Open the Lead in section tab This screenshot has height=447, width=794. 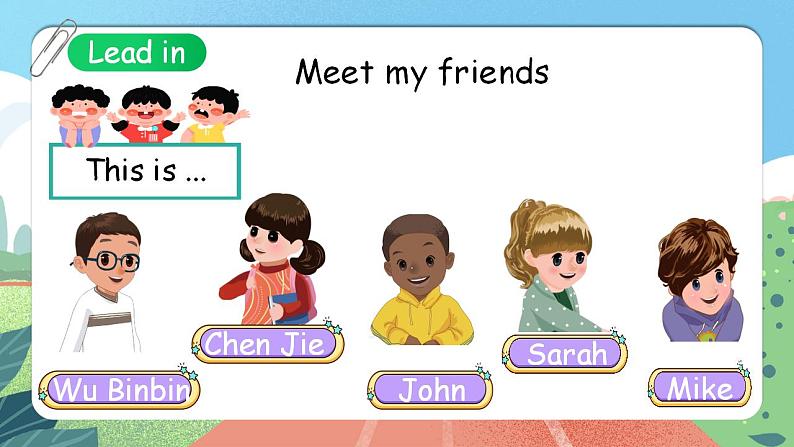[137, 53]
